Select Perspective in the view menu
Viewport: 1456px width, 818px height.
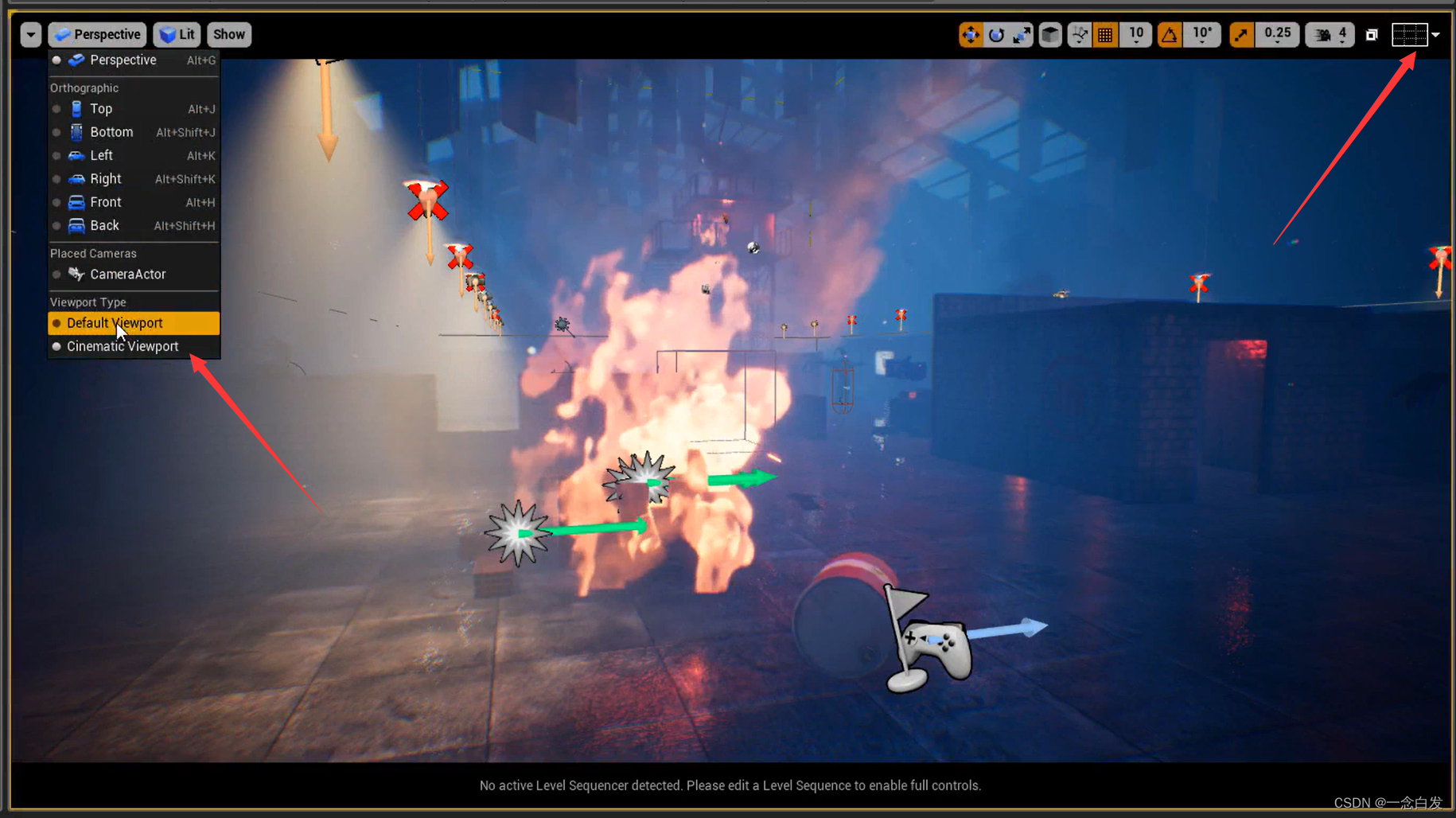pyautogui.click(x=123, y=60)
